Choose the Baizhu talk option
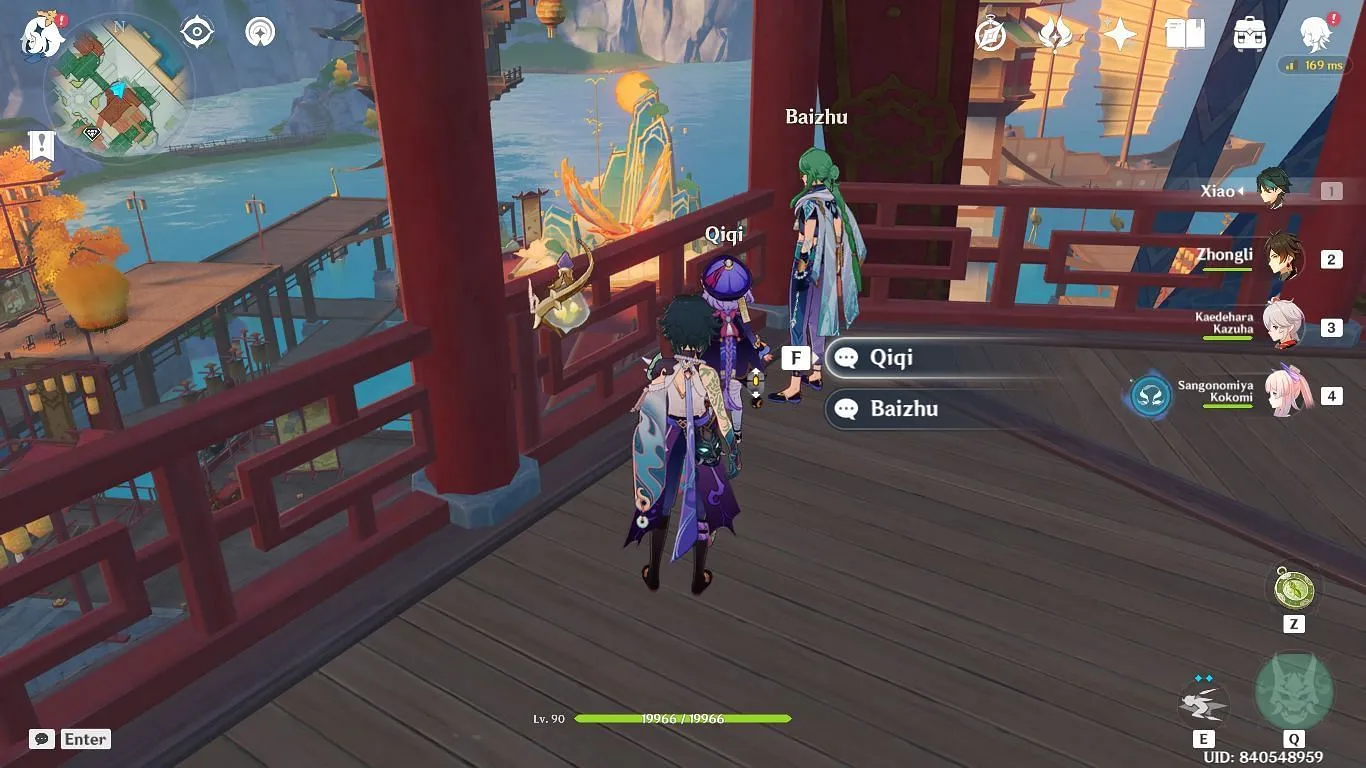1366x768 pixels. [x=930, y=408]
